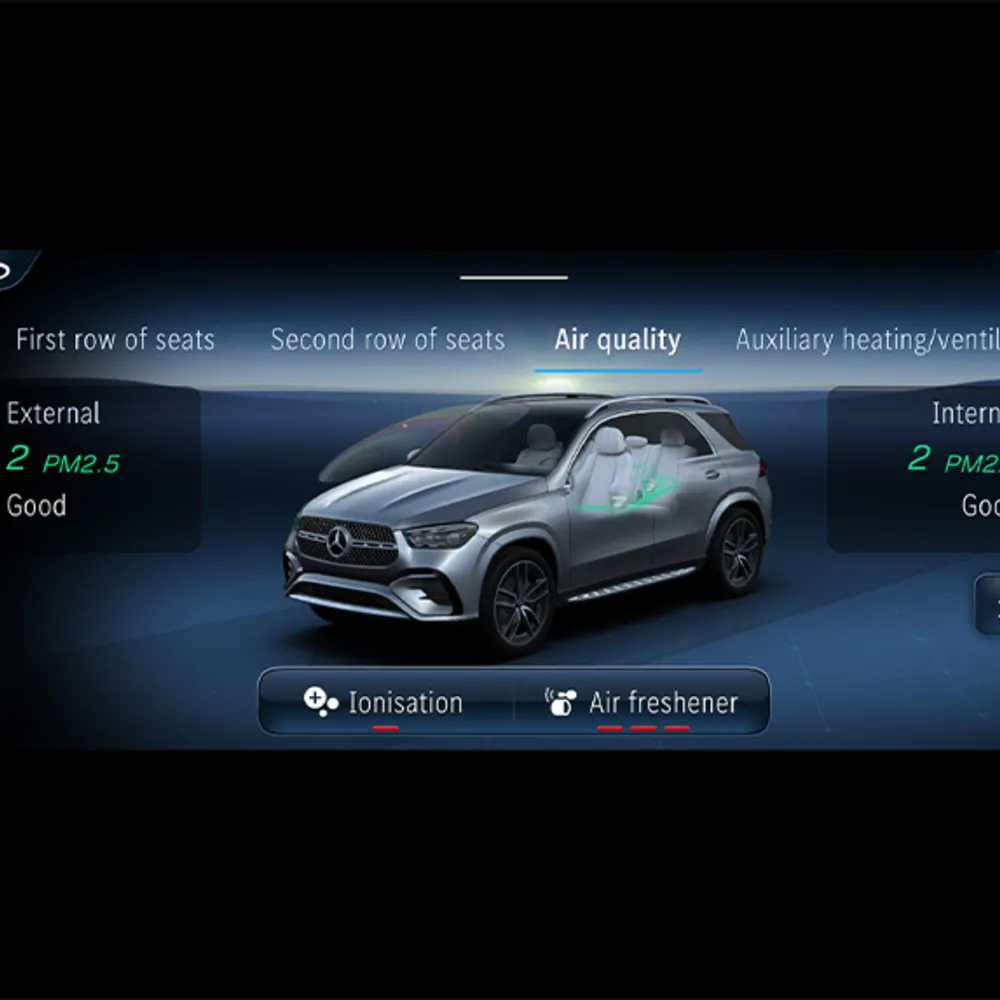The width and height of the screenshot is (1000, 1000).
Task: Switch to First row of seats tab
Action: 115,340
